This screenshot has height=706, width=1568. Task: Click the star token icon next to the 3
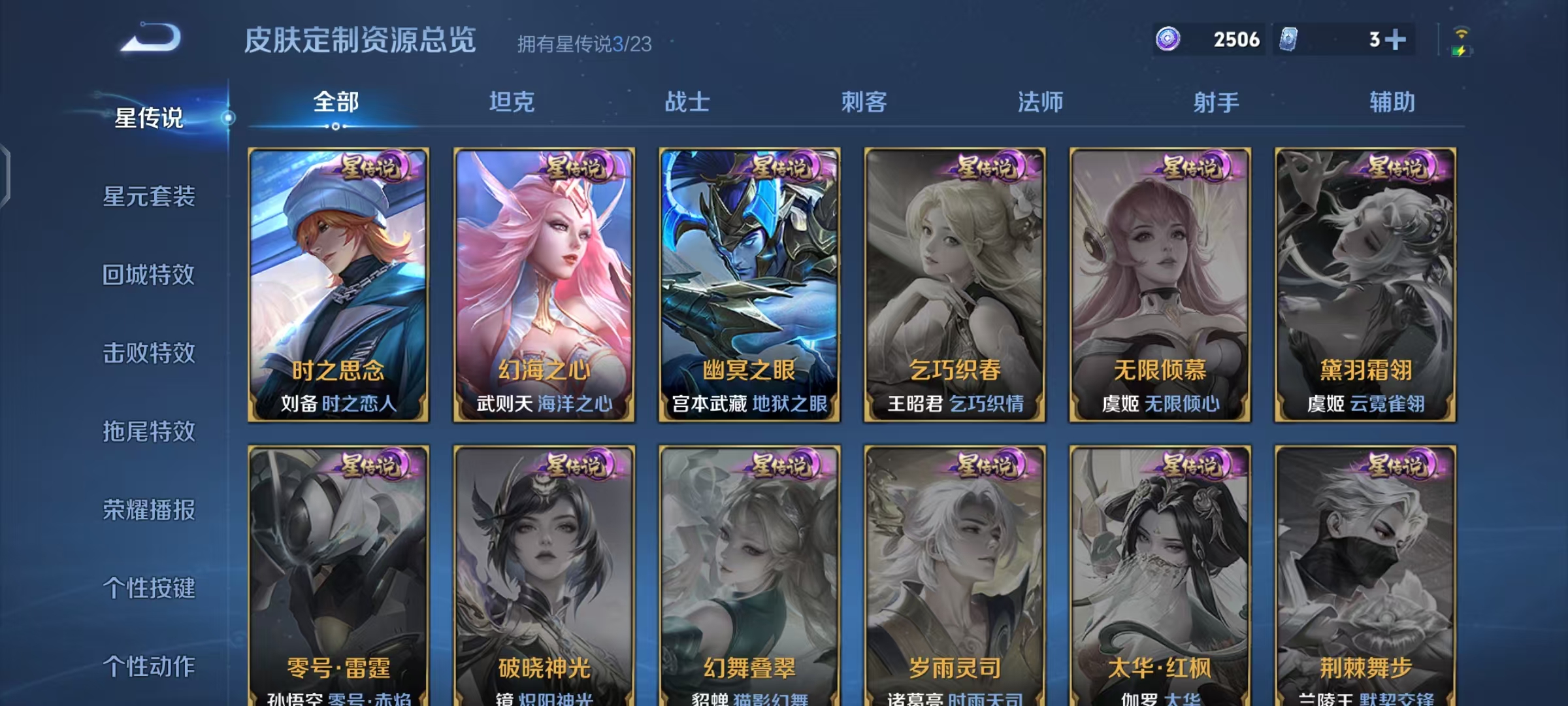coord(1288,40)
